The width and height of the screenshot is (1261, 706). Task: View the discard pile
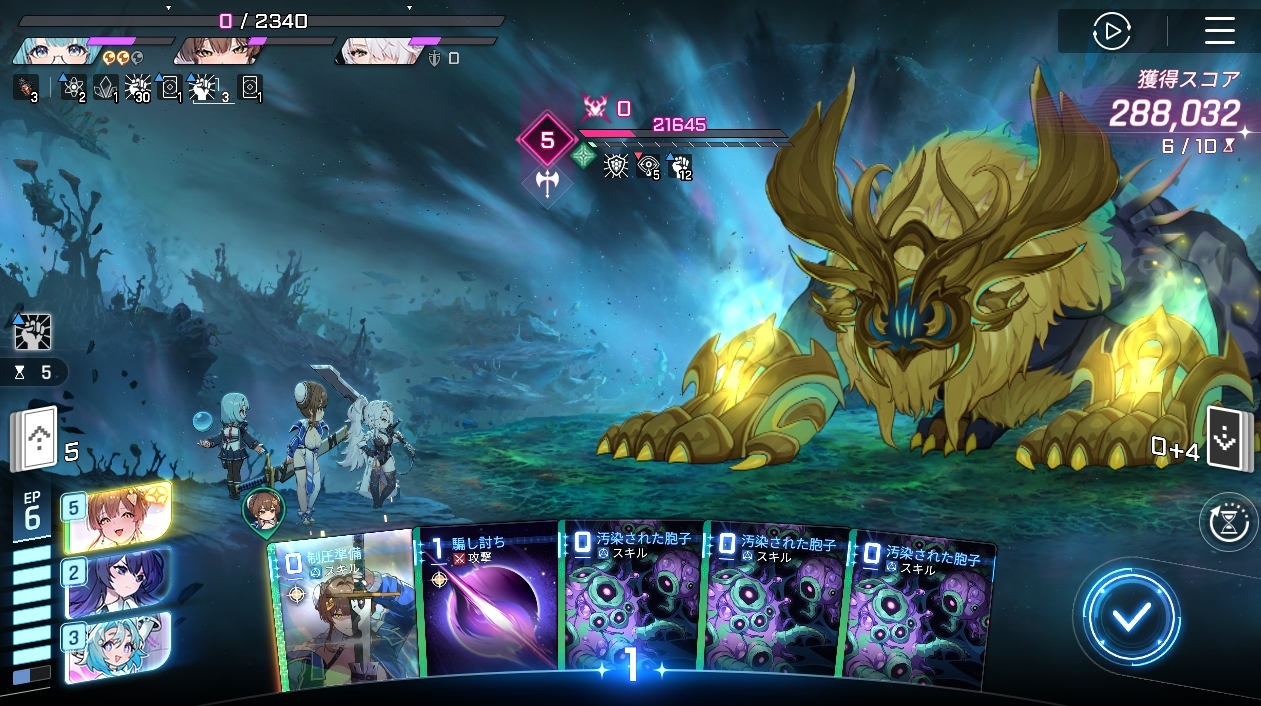coord(1227,439)
